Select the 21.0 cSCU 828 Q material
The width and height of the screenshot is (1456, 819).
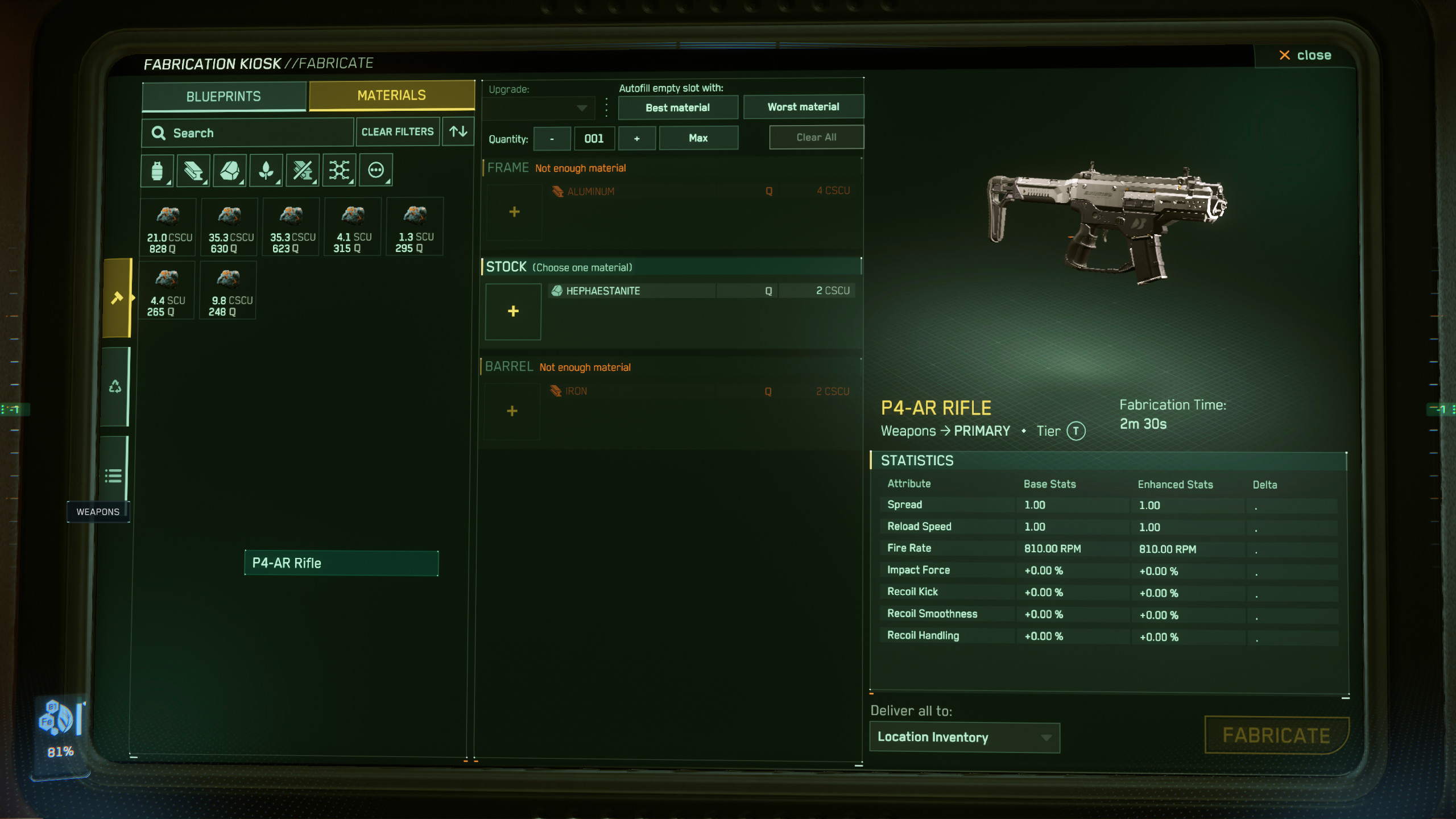168,227
